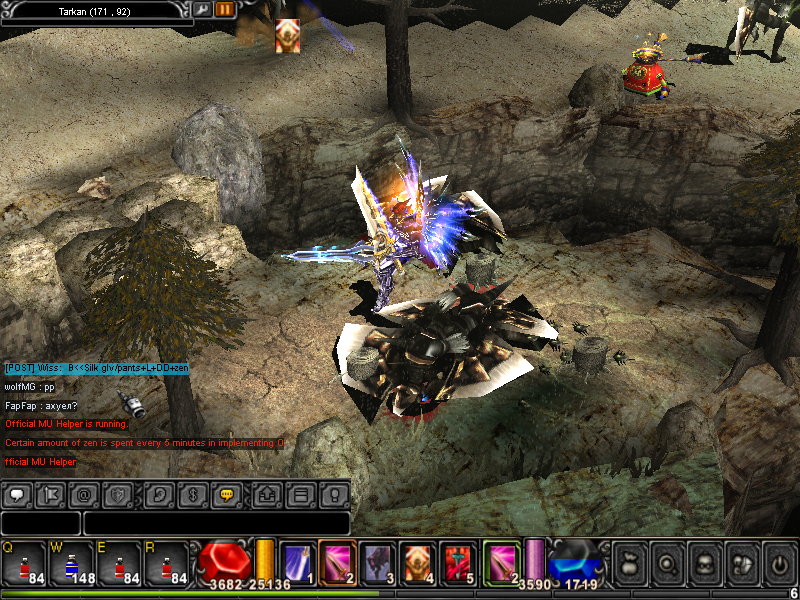Select skill slot 3
Viewport: 800px width, 600px height.
tap(377, 561)
